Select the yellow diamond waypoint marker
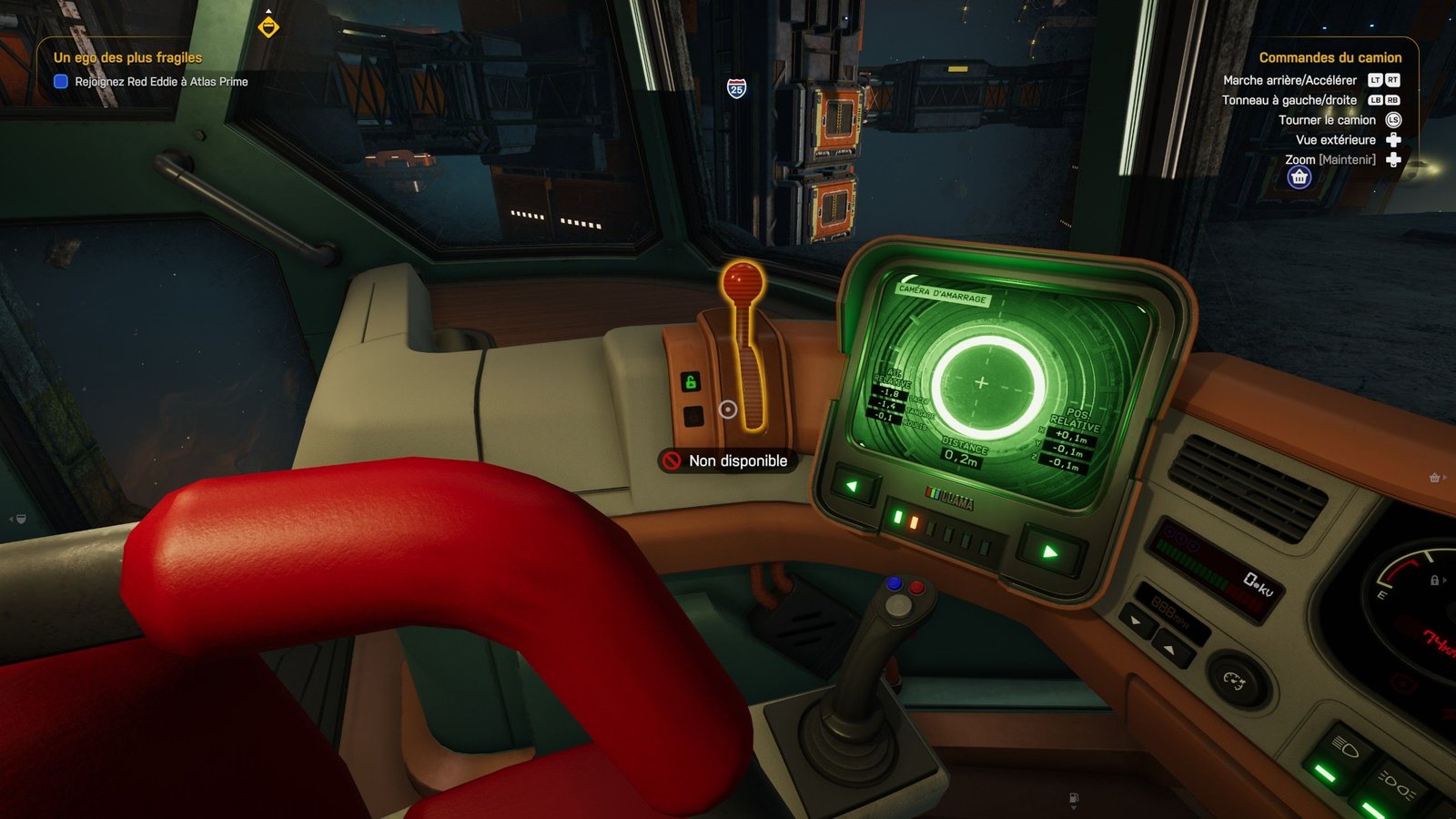This screenshot has height=819, width=1456. (268, 27)
